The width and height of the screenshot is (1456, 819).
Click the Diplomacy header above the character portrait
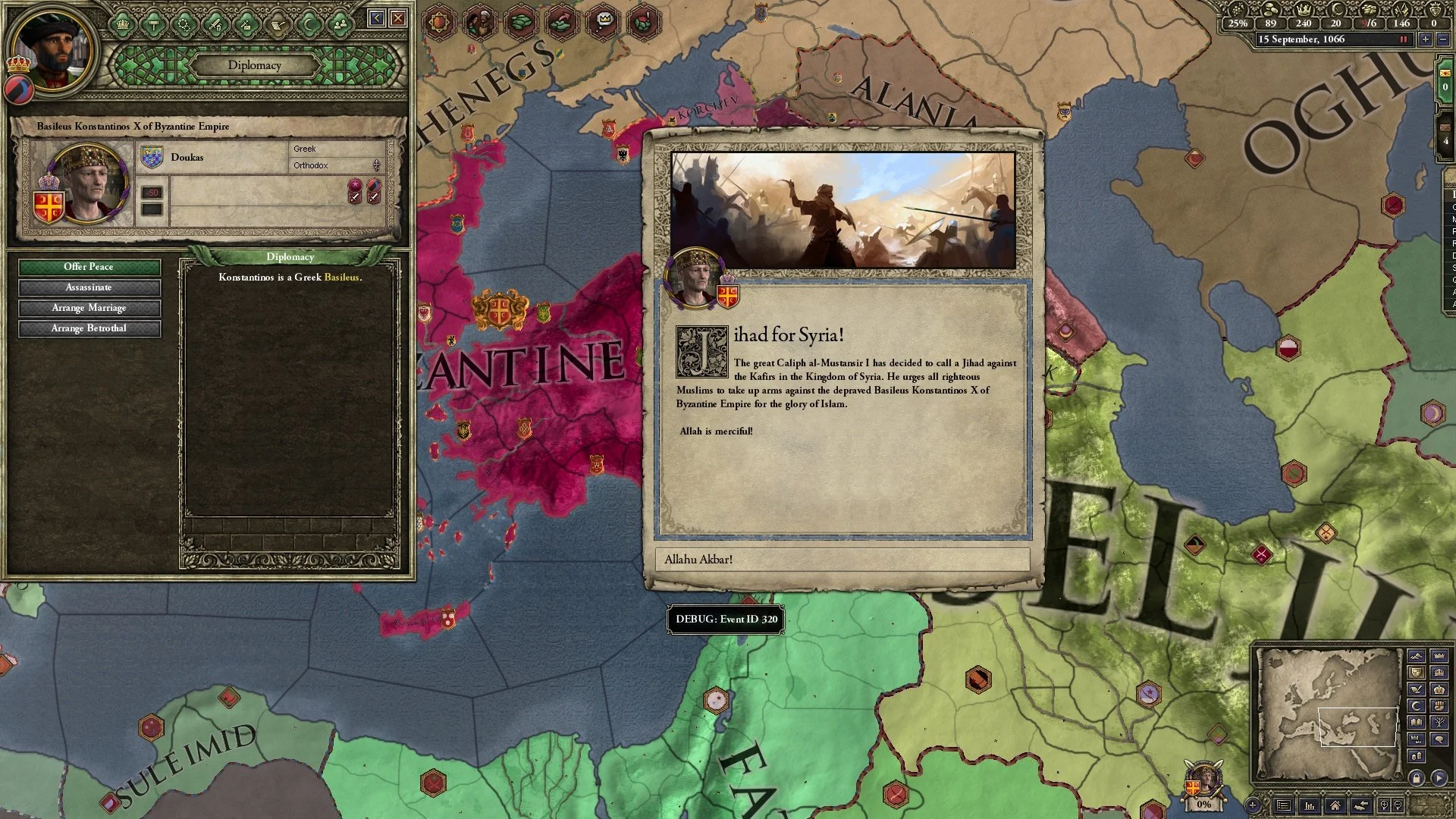coord(256,65)
